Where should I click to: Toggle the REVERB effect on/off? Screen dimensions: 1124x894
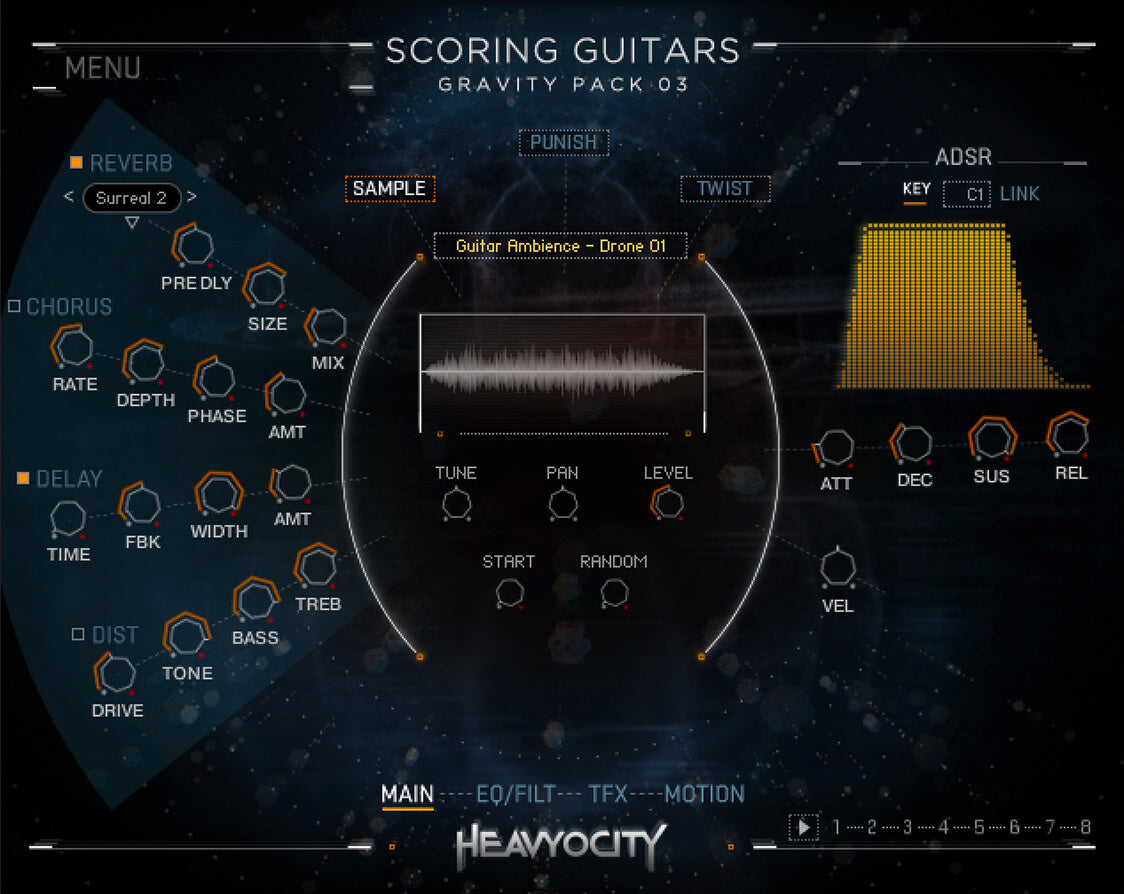[x=76, y=163]
